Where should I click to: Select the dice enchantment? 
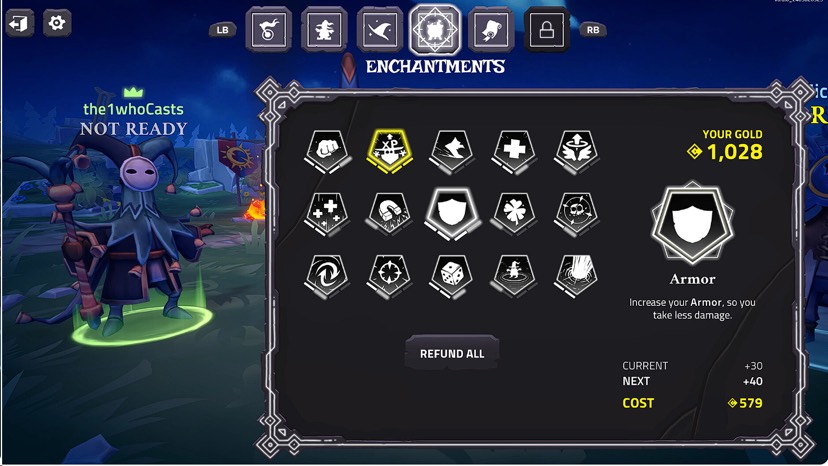(x=449, y=273)
